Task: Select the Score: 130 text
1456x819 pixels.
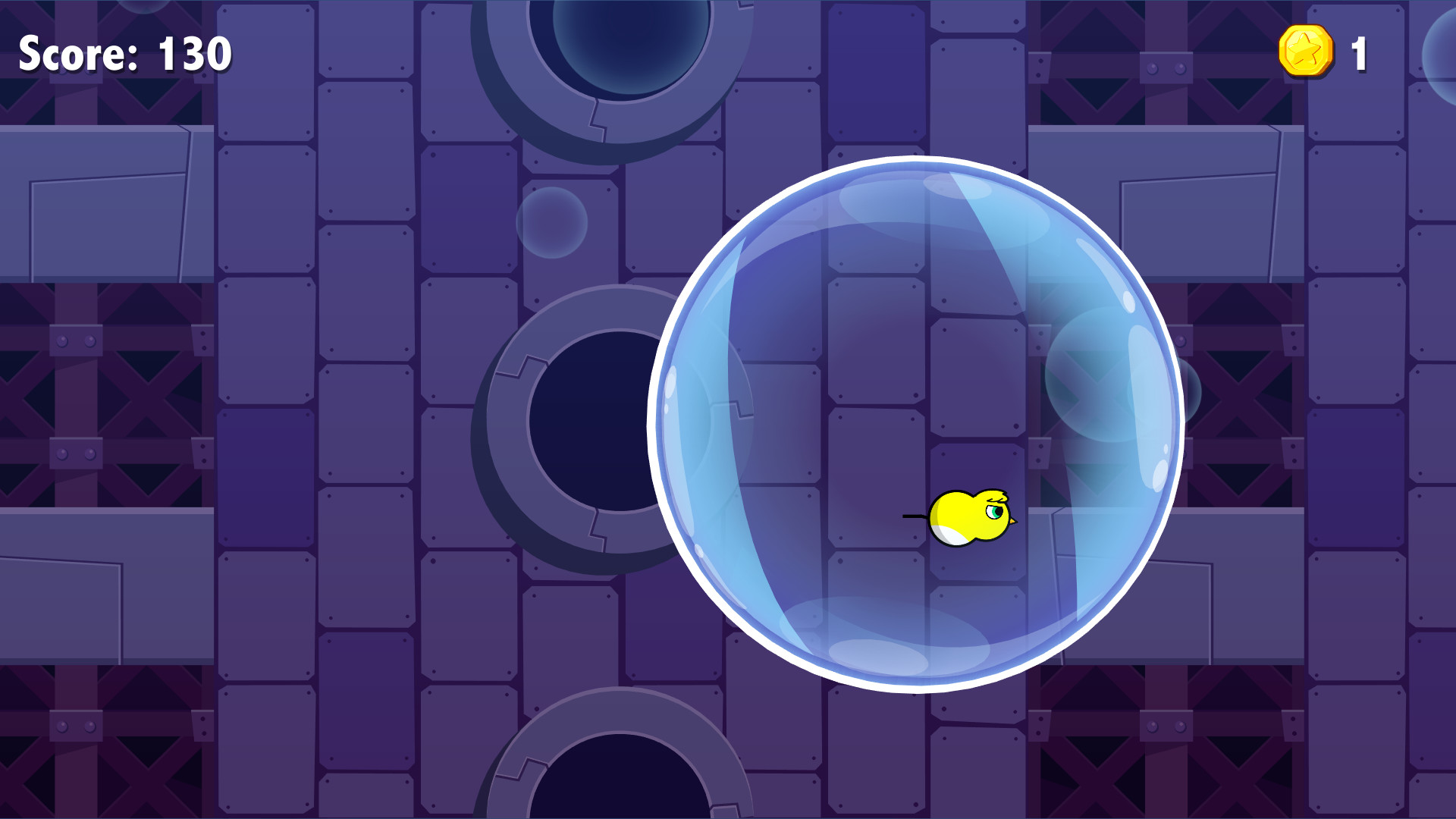Action: (124, 53)
